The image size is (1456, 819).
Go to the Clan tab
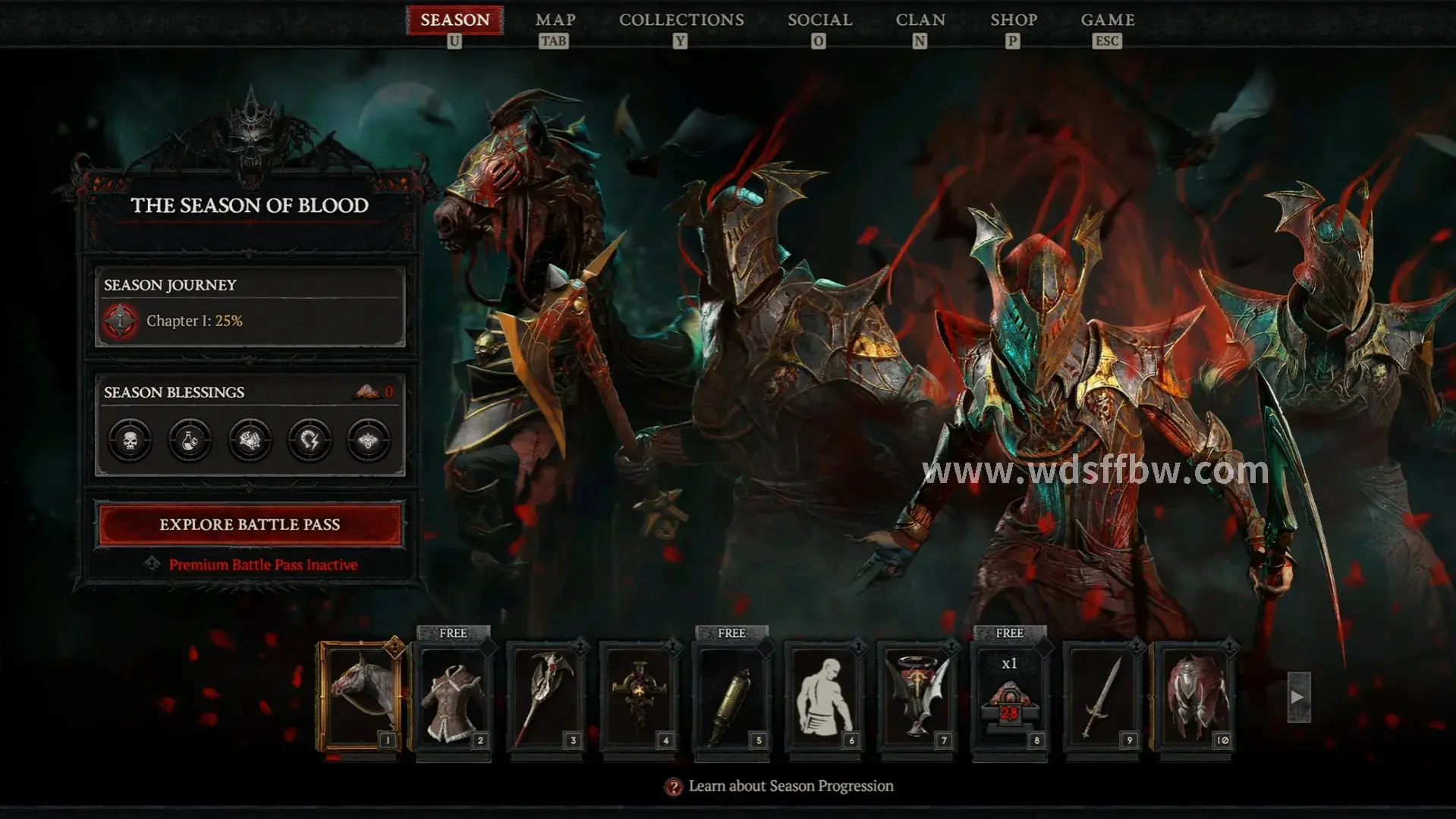(x=920, y=20)
